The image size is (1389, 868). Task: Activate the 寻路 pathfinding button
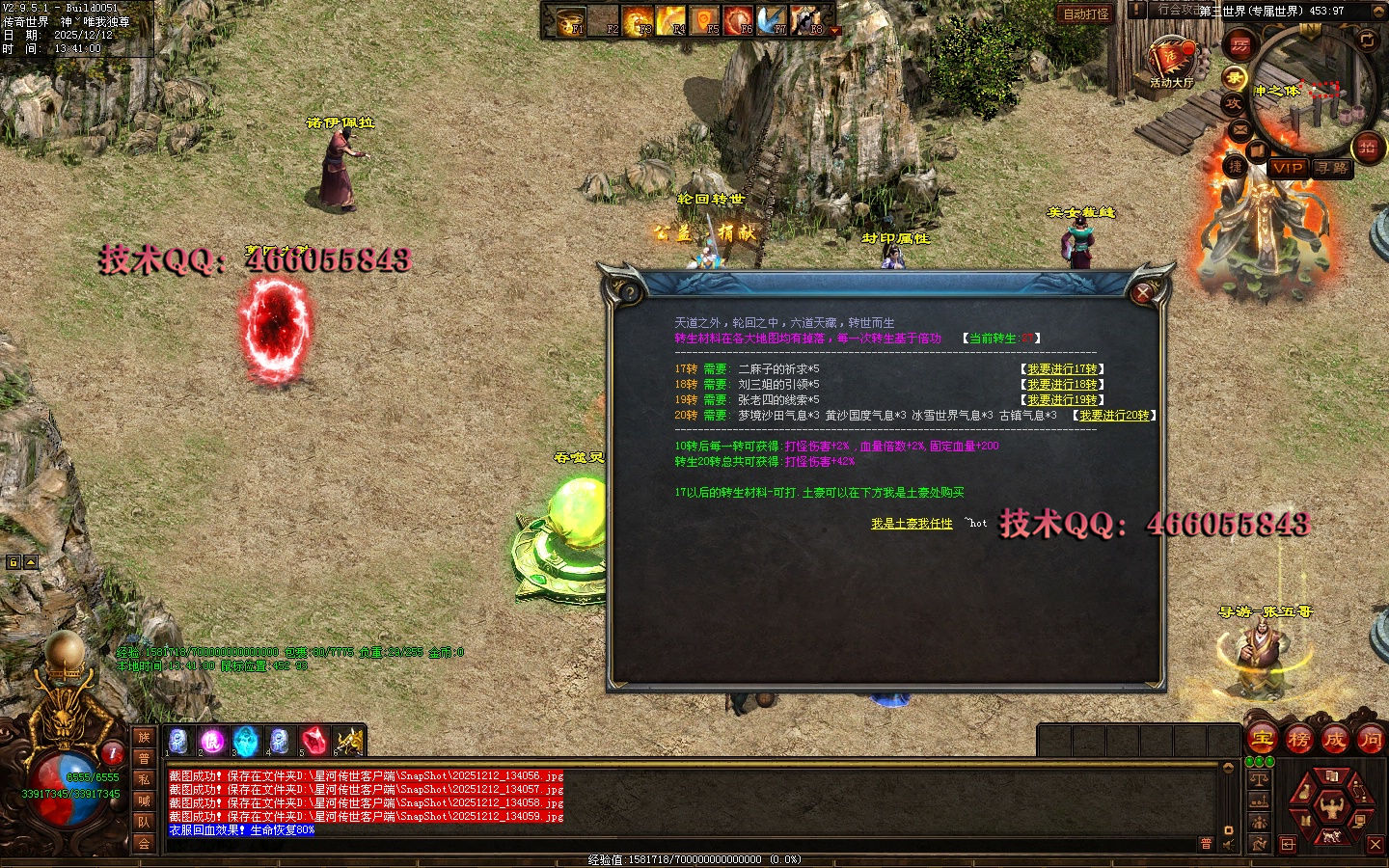[x=1332, y=168]
